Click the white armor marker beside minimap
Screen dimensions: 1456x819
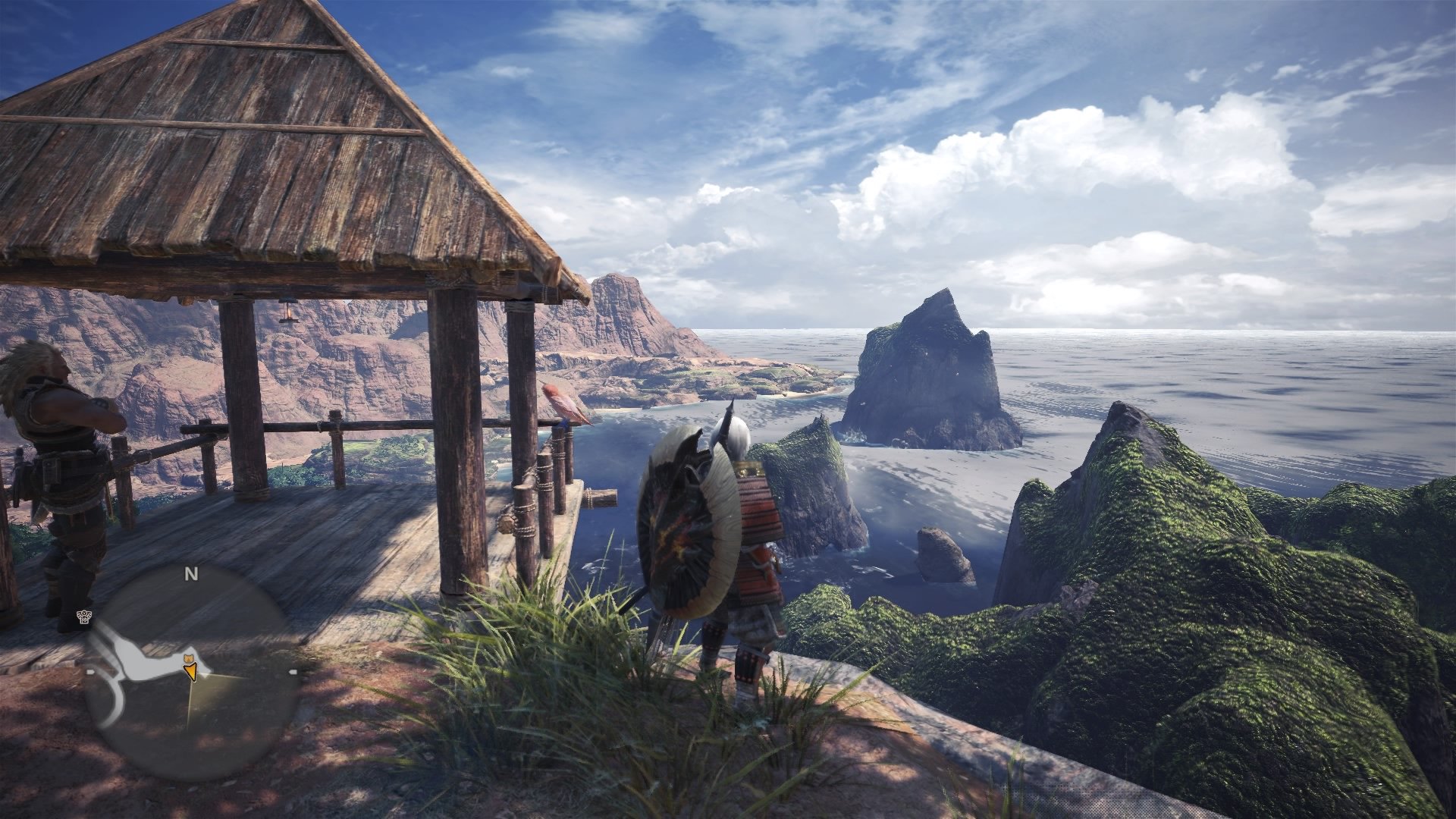pyautogui.click(x=83, y=616)
